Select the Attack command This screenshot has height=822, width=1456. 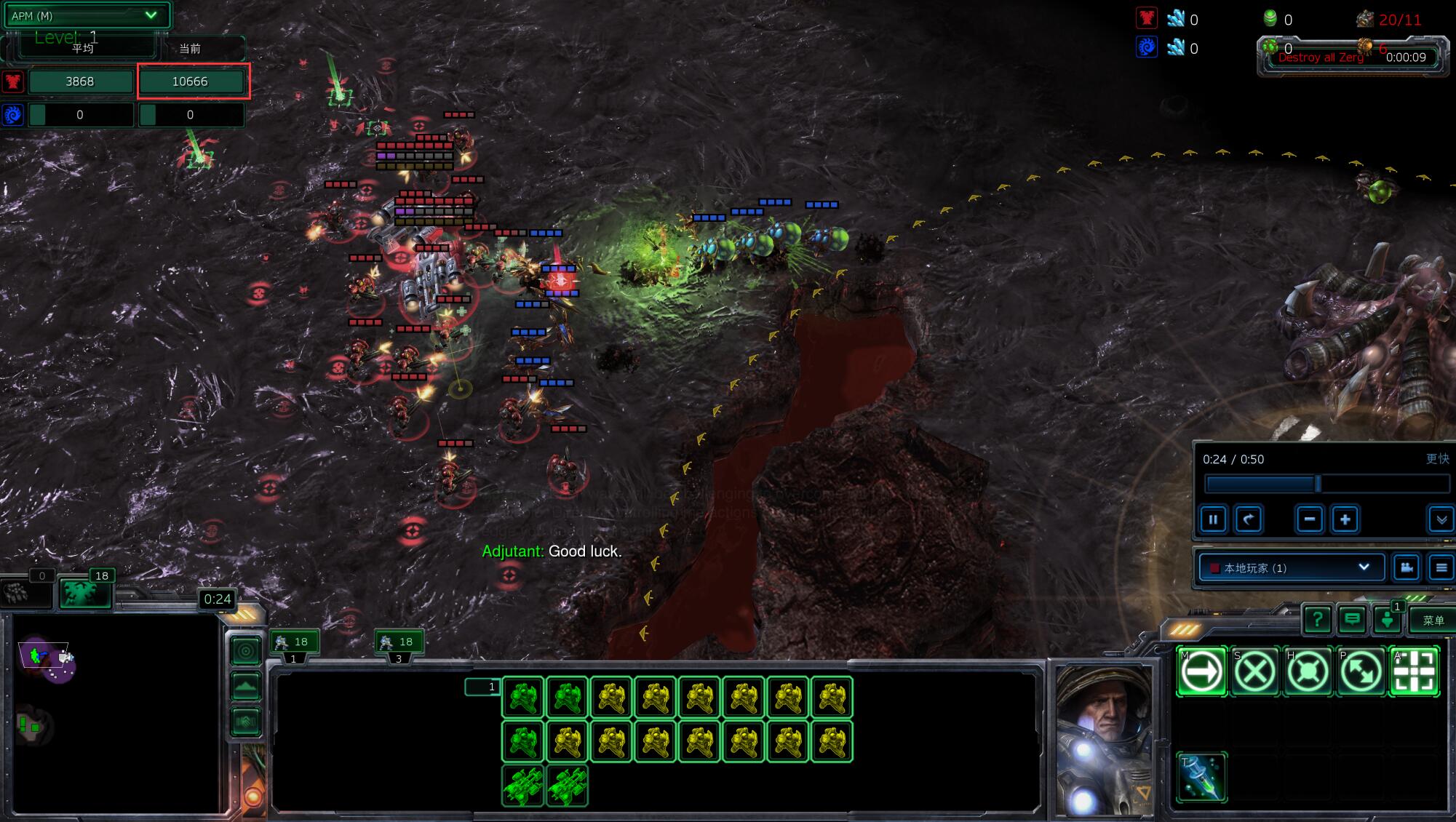click(x=1415, y=671)
